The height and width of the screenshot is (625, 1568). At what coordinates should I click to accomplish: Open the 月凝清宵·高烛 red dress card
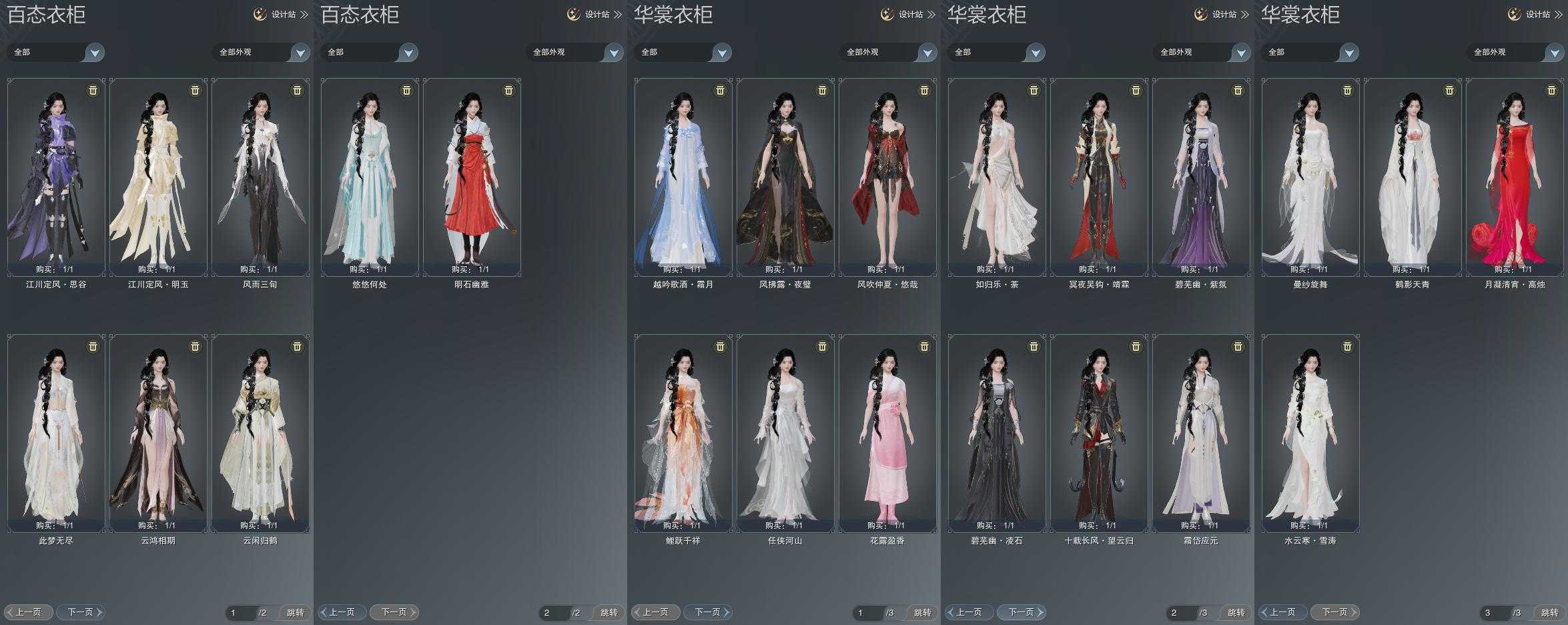click(x=1515, y=177)
